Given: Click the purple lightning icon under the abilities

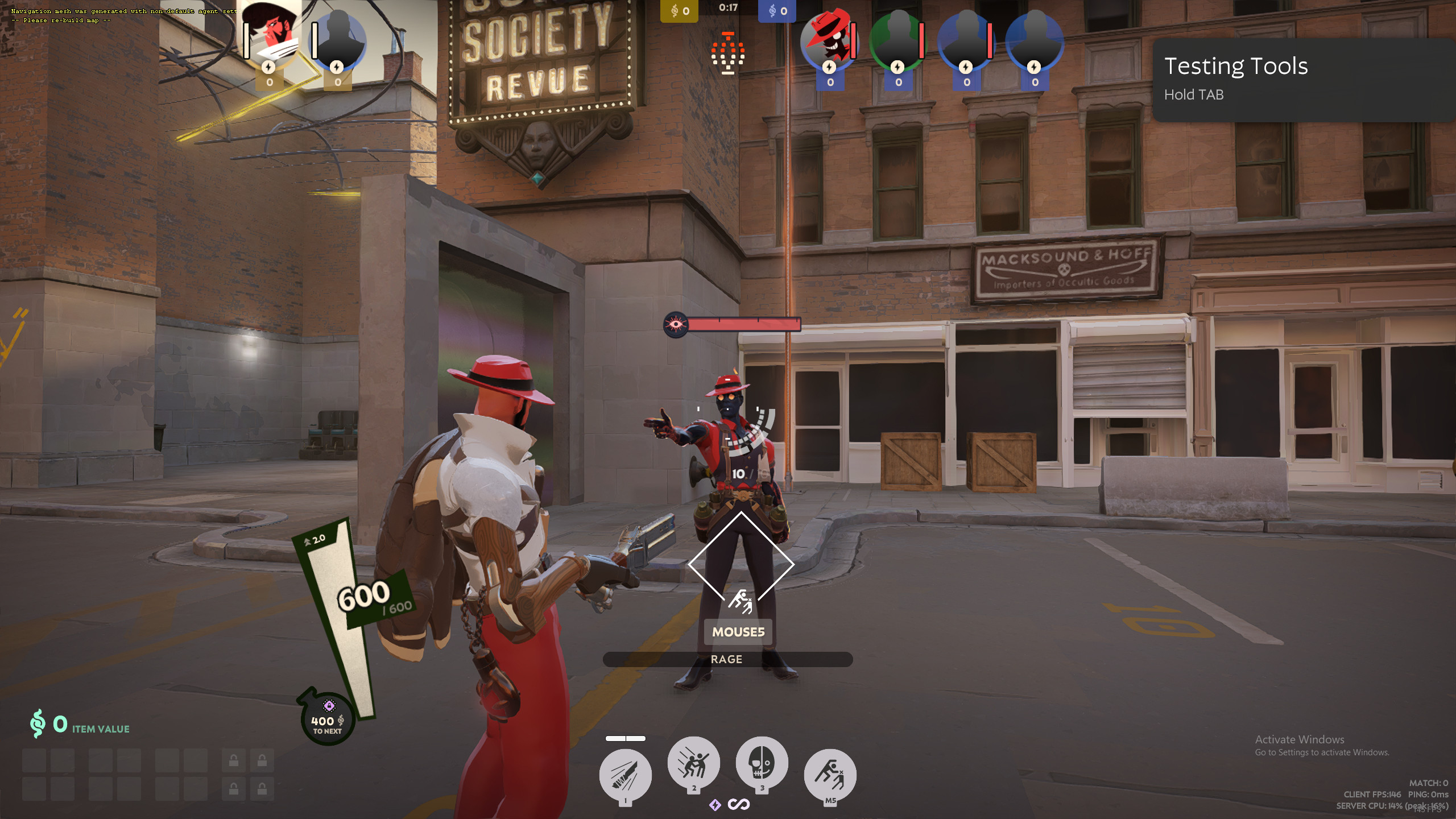Looking at the screenshot, I should tap(715, 804).
